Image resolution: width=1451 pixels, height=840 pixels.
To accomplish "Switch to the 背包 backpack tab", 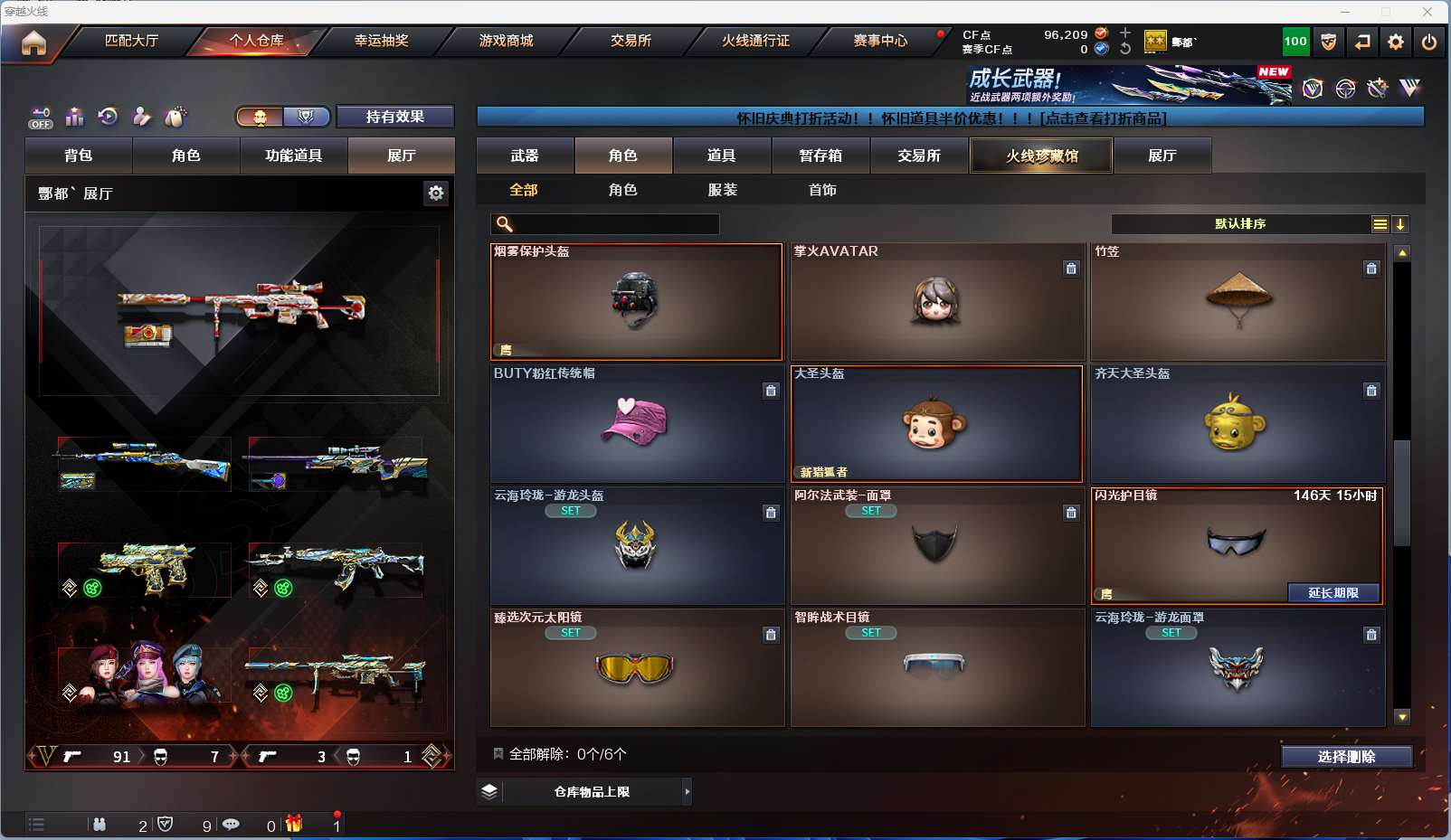I will coord(79,156).
